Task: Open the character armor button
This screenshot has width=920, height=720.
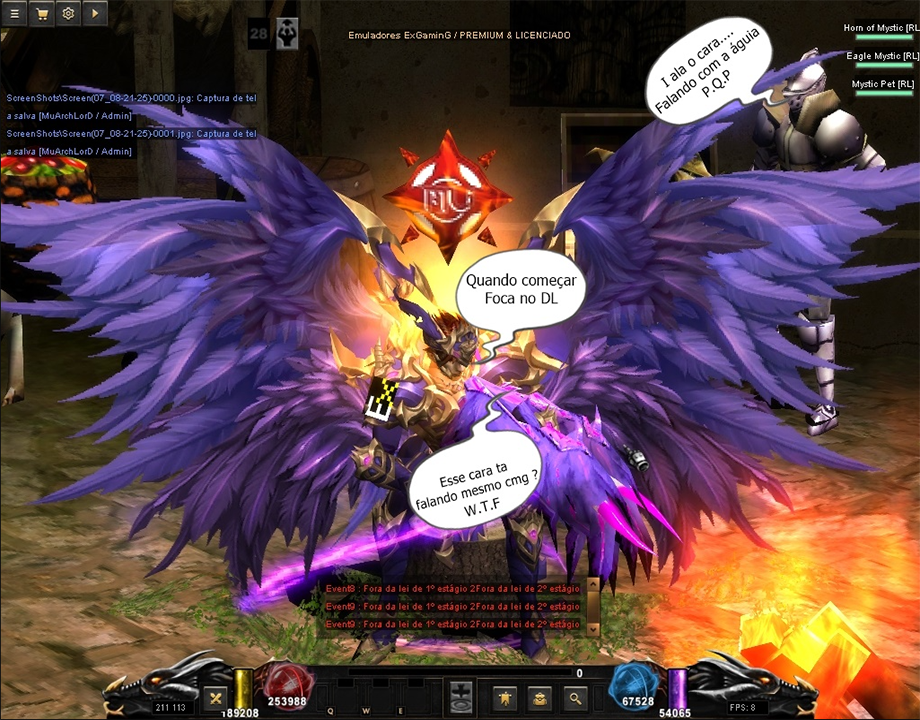Action: click(x=506, y=698)
